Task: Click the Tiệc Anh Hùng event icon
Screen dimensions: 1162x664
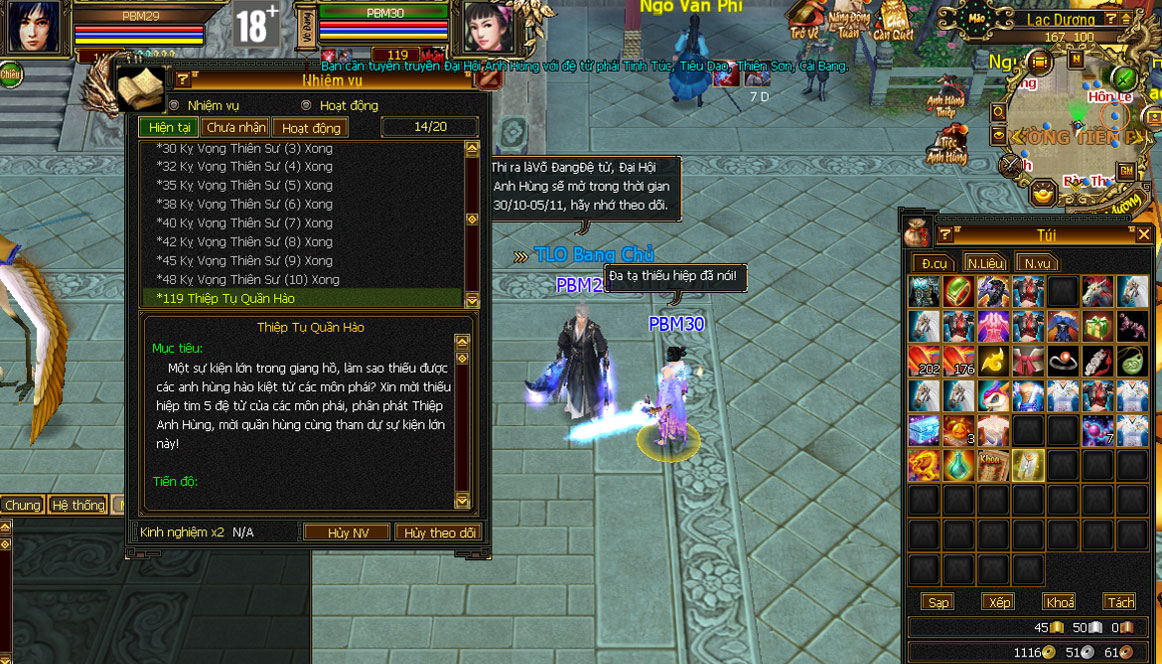Action: [x=945, y=145]
